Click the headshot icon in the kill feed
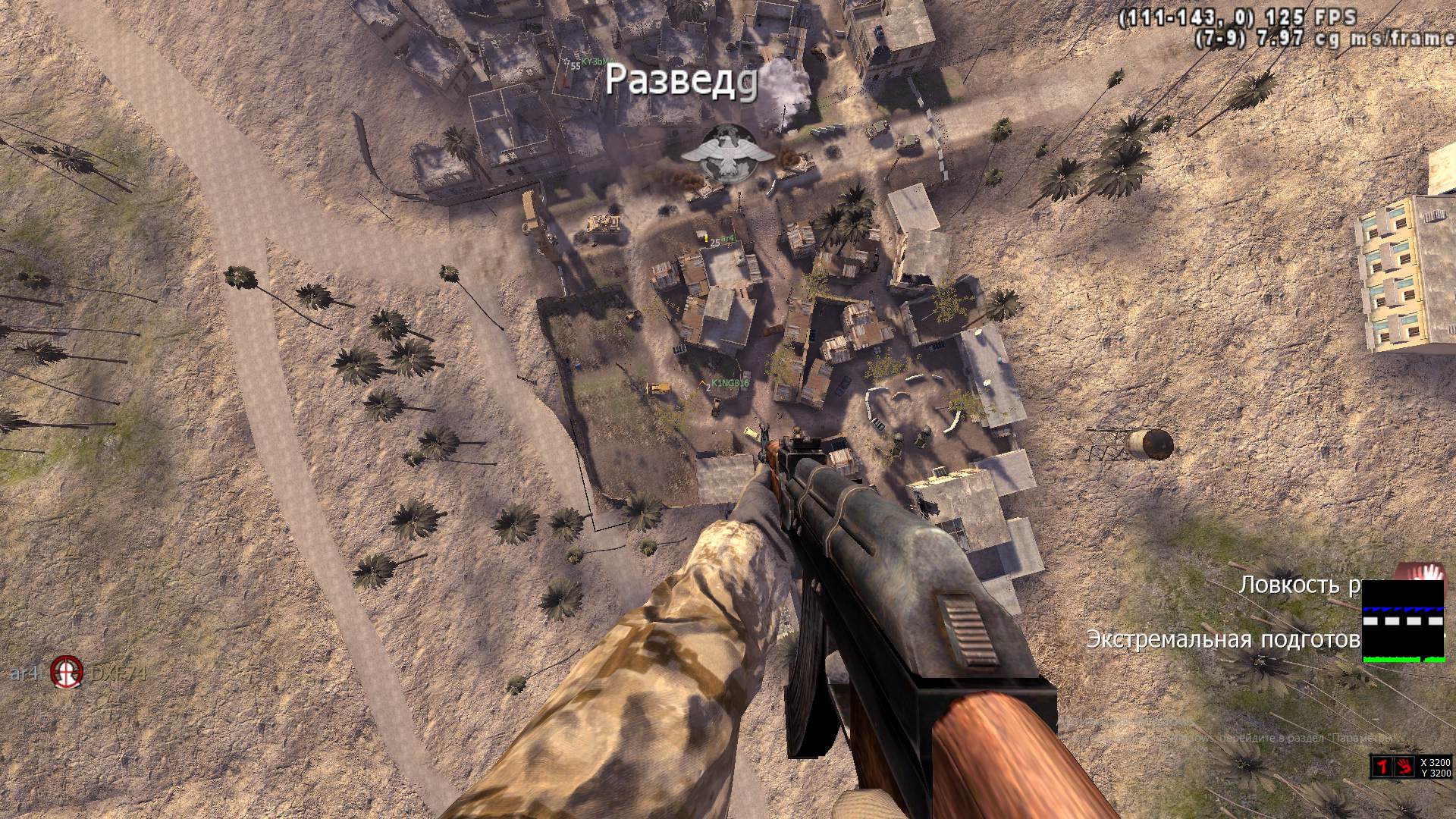1456x819 pixels. (x=65, y=671)
